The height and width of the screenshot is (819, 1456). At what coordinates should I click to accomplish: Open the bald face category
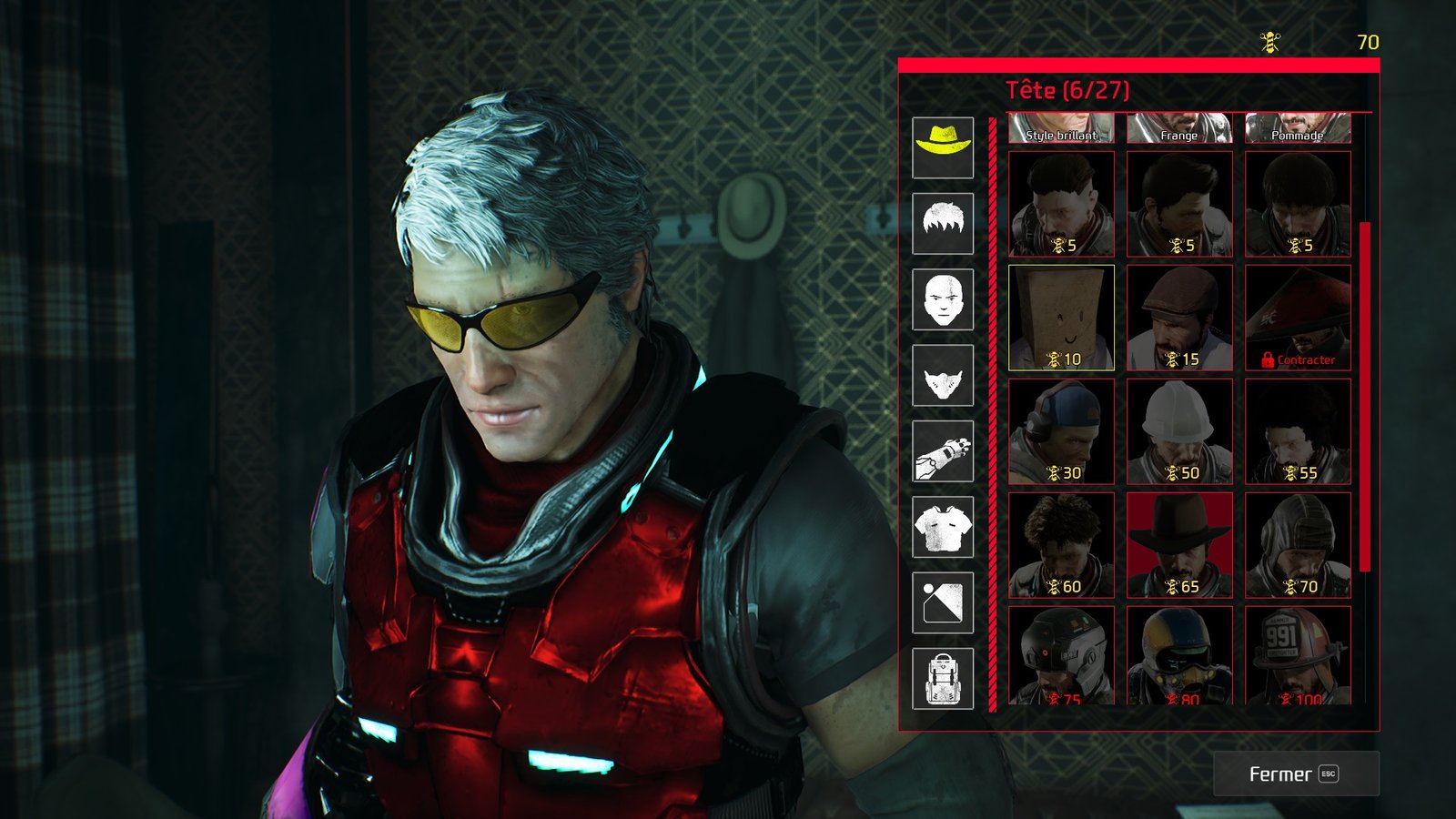(943, 299)
